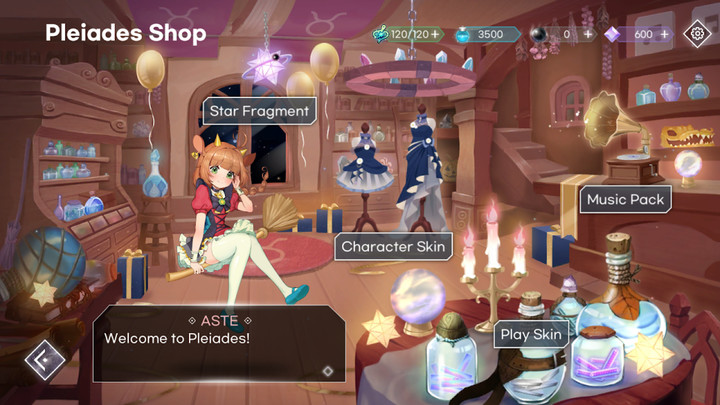720x405 pixels.
Task: Open settings with the gear icon
Action: 696,34
